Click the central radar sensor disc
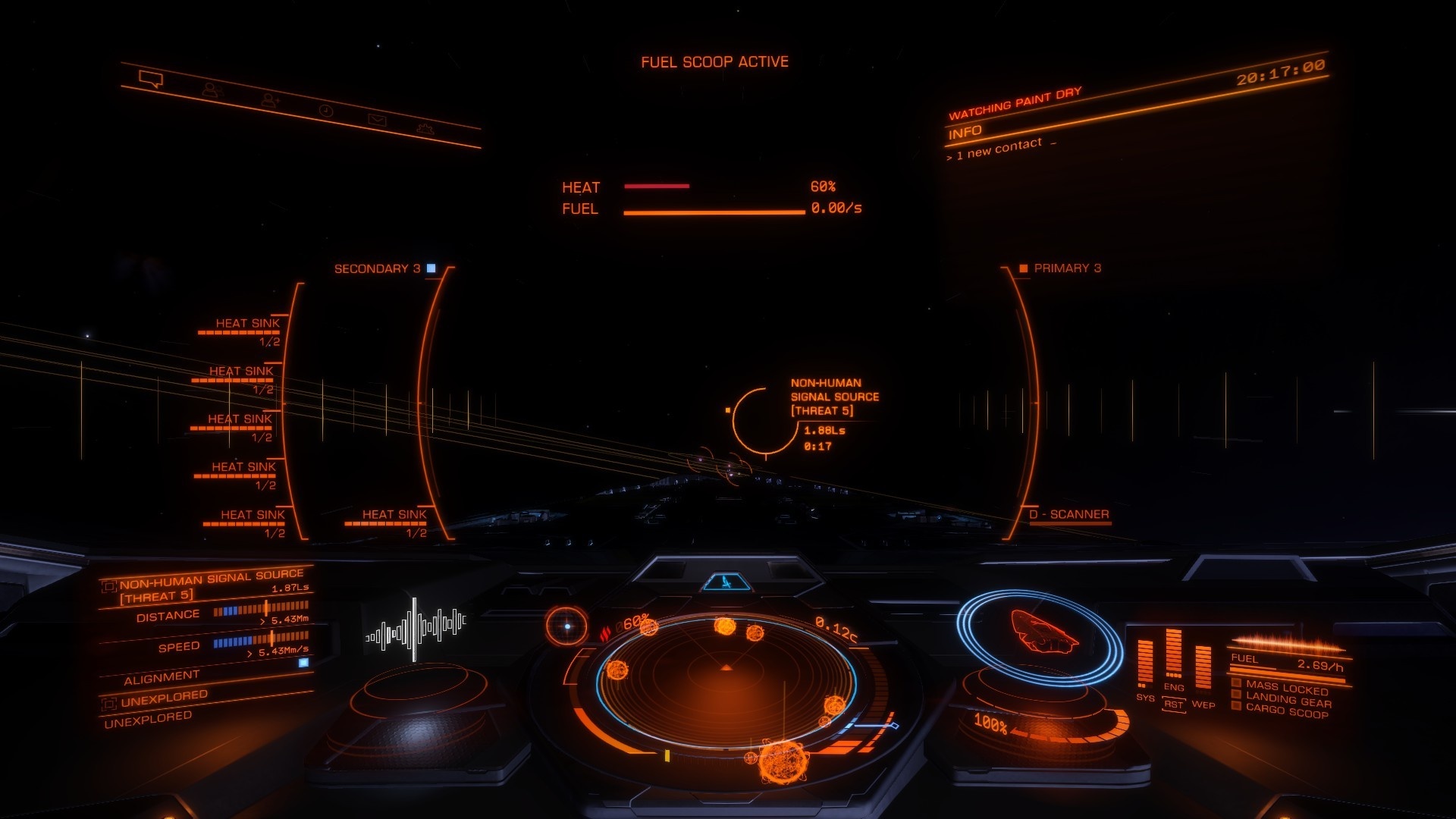The height and width of the screenshot is (819, 1456). click(726, 681)
